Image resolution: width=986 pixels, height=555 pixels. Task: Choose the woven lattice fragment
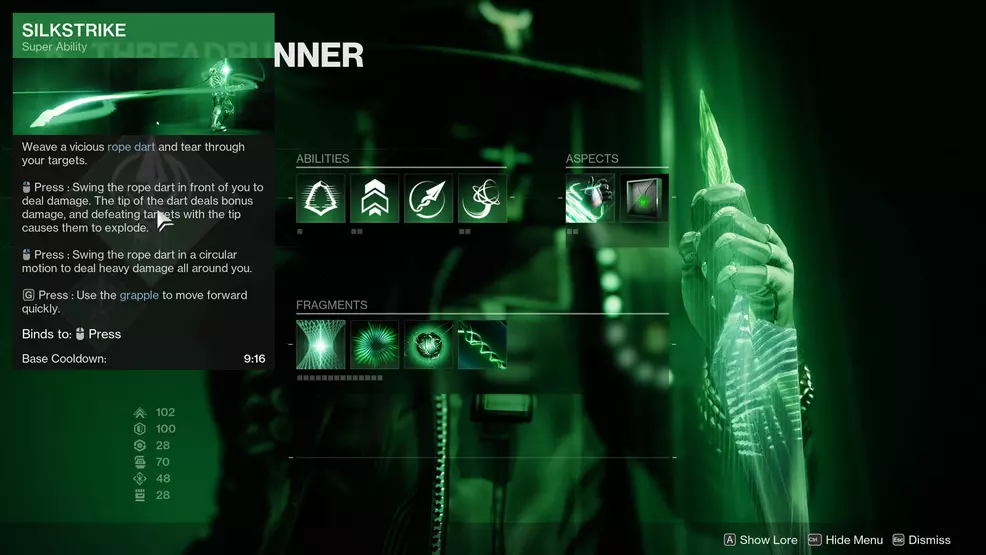click(x=321, y=344)
